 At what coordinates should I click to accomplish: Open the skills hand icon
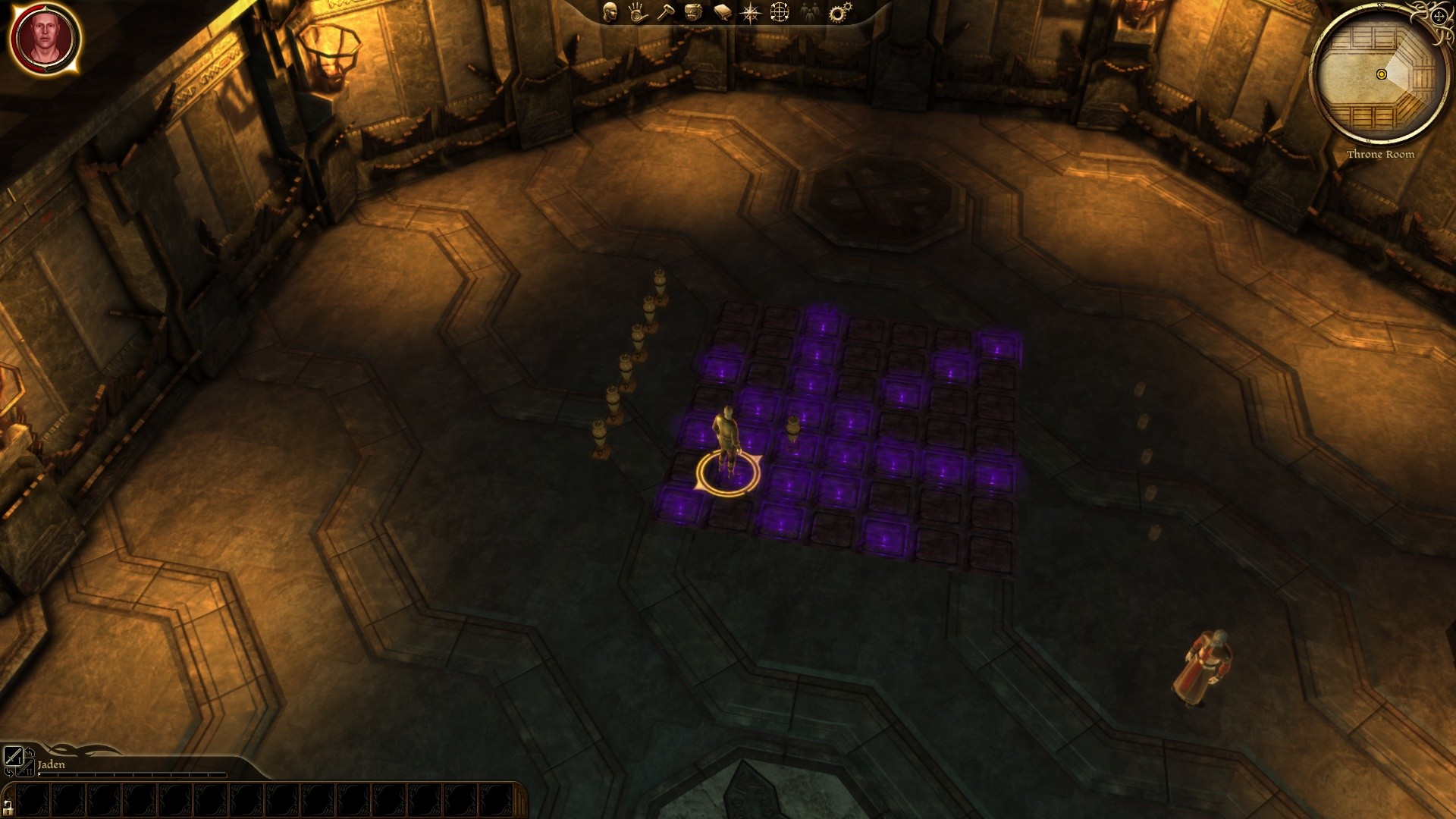pyautogui.click(x=637, y=12)
